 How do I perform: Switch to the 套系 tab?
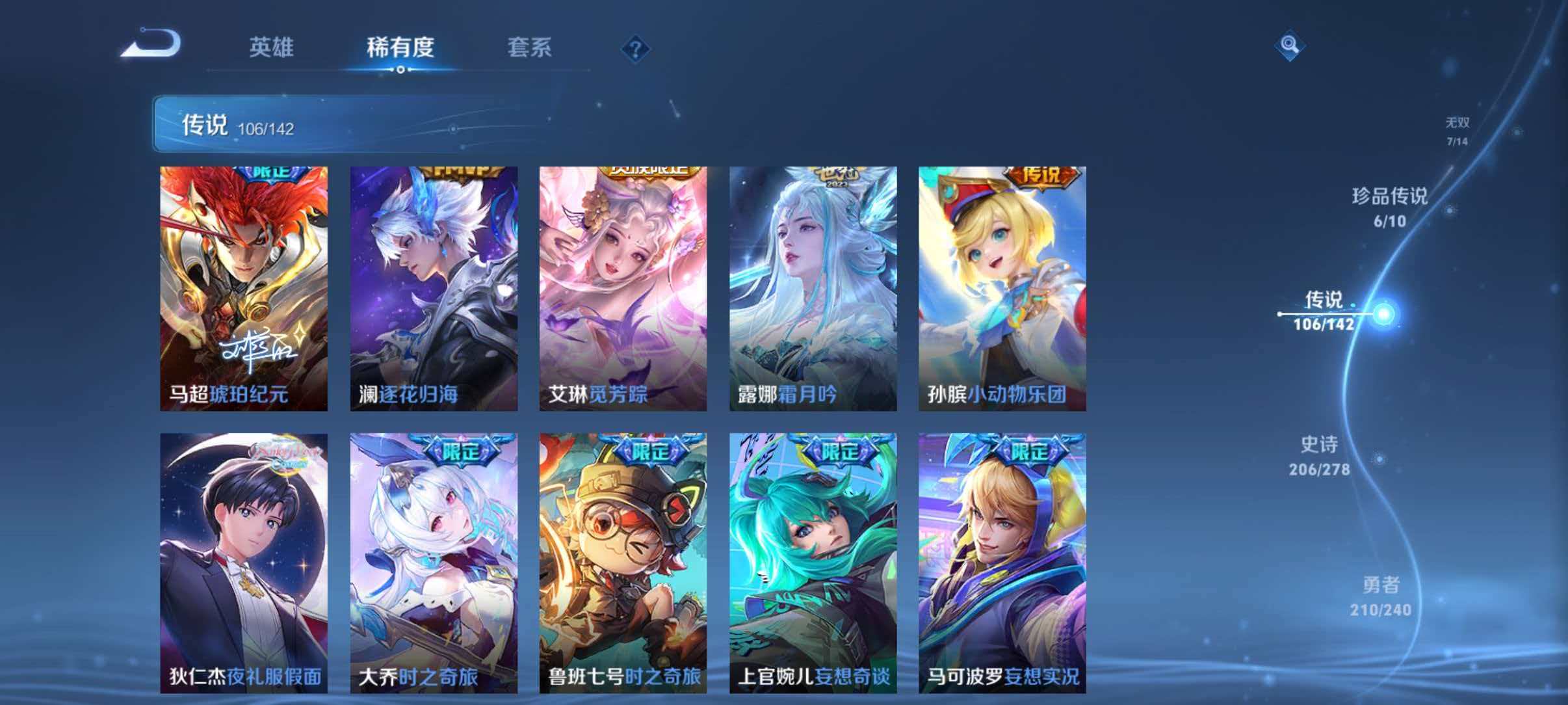(530, 47)
